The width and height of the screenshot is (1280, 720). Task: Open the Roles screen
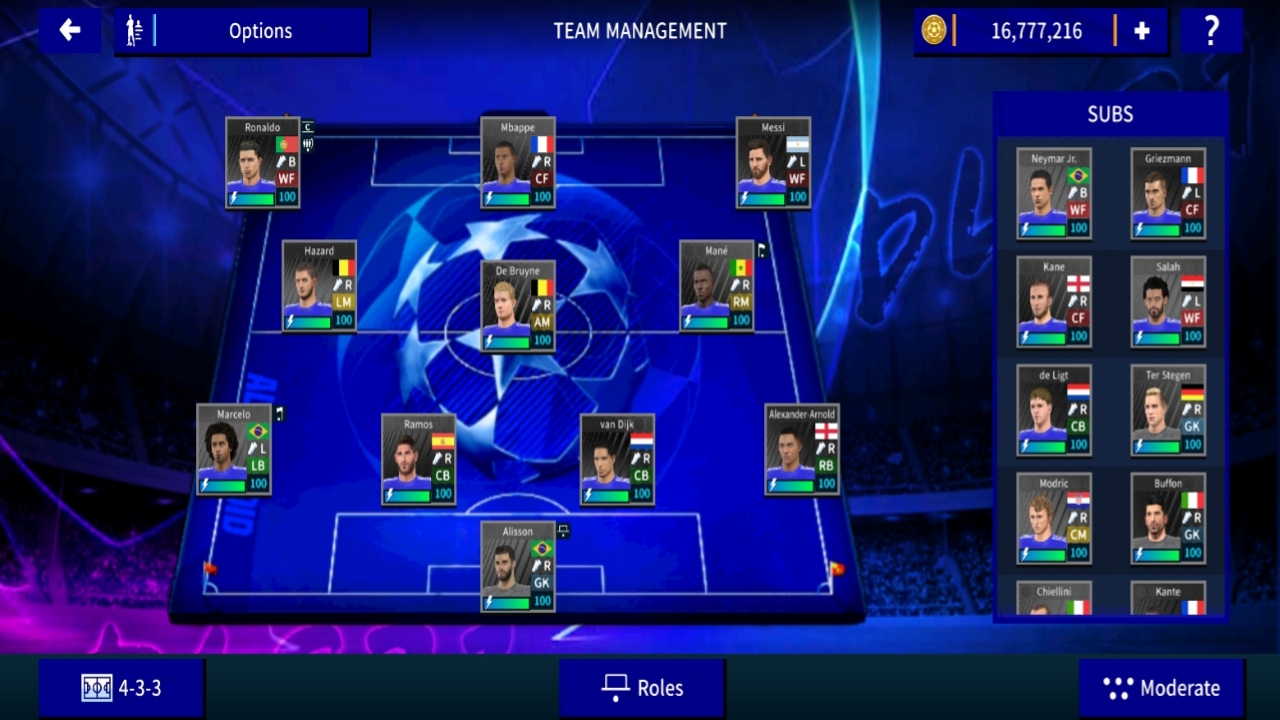(642, 688)
